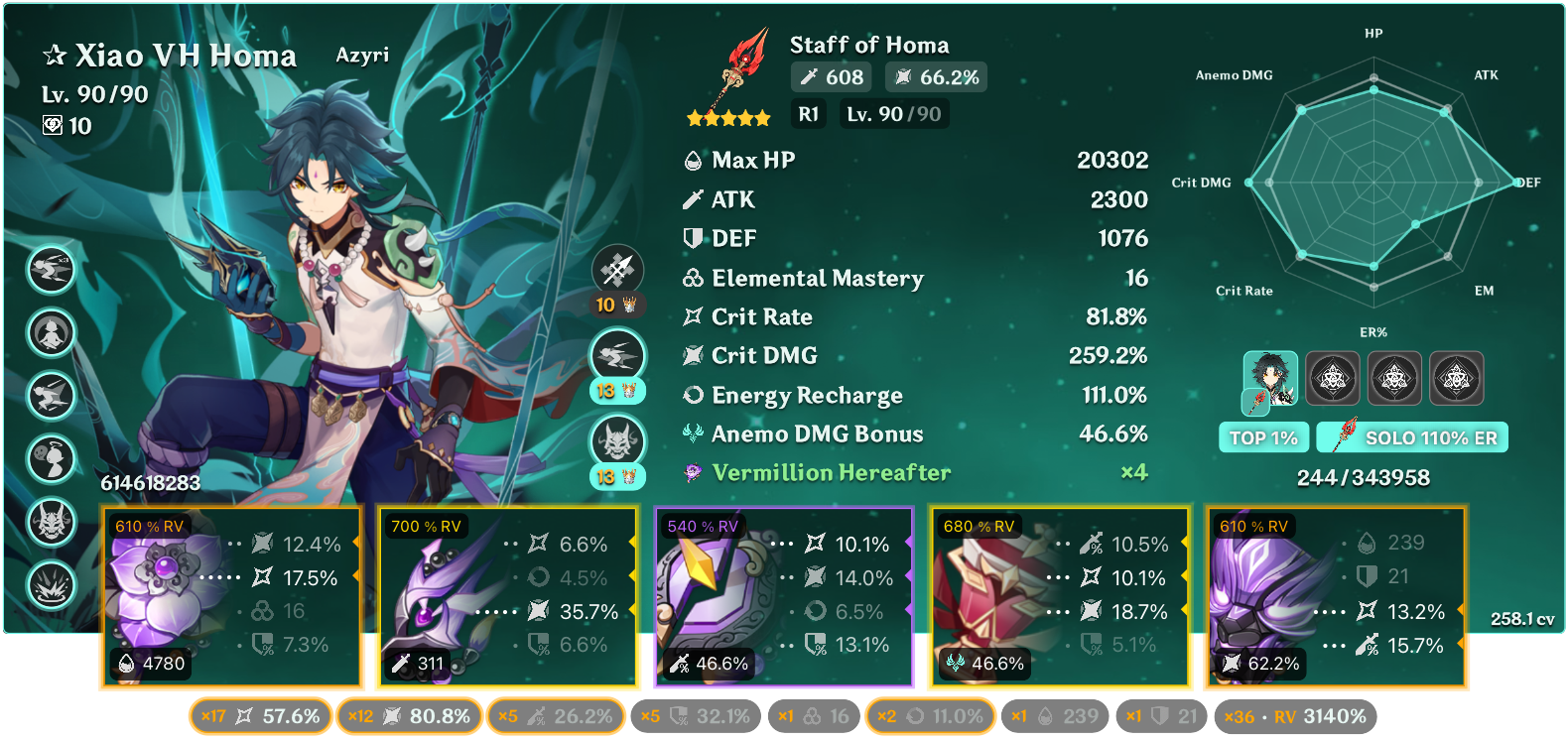
Task: Select the SOLO 110% ER leaderboard badge
Action: (1413, 437)
